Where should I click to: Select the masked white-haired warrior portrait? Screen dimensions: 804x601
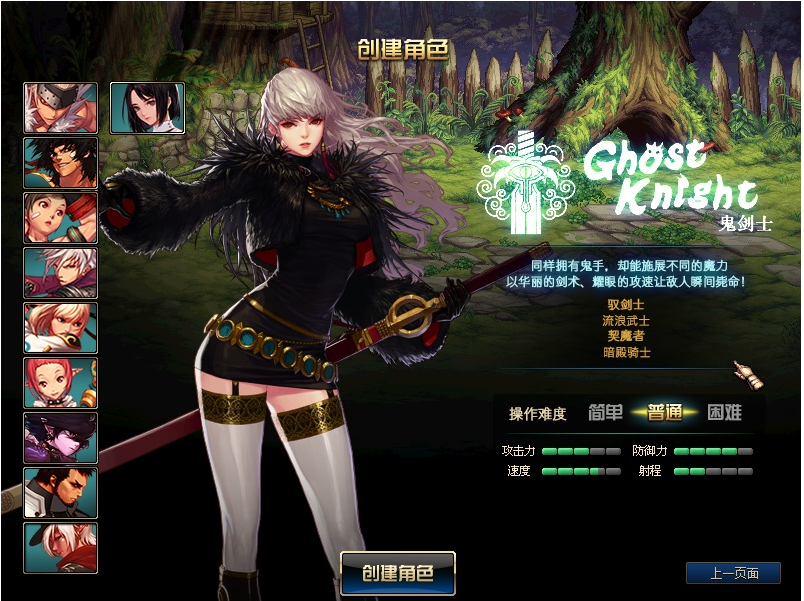(61, 108)
